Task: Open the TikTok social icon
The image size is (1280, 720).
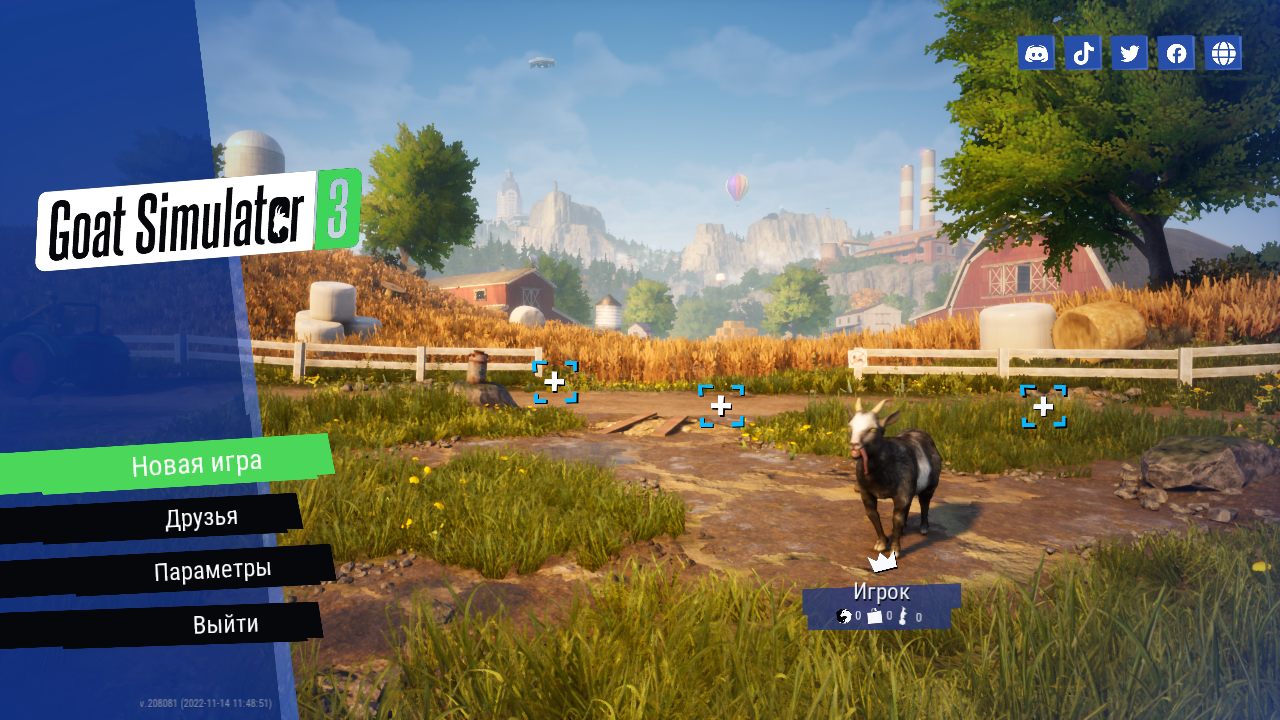Action: click(x=1082, y=53)
